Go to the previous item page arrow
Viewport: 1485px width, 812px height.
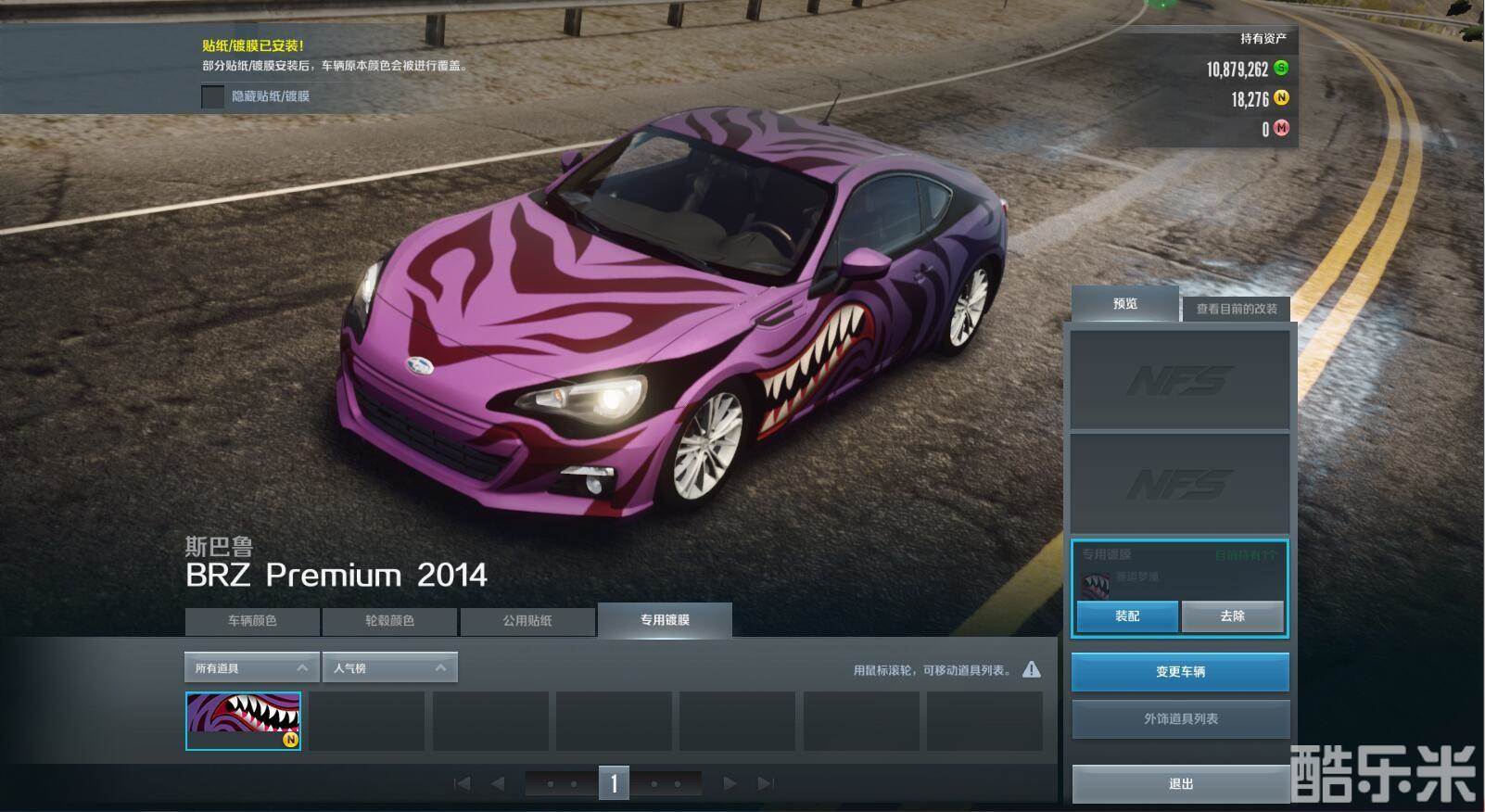[498, 784]
